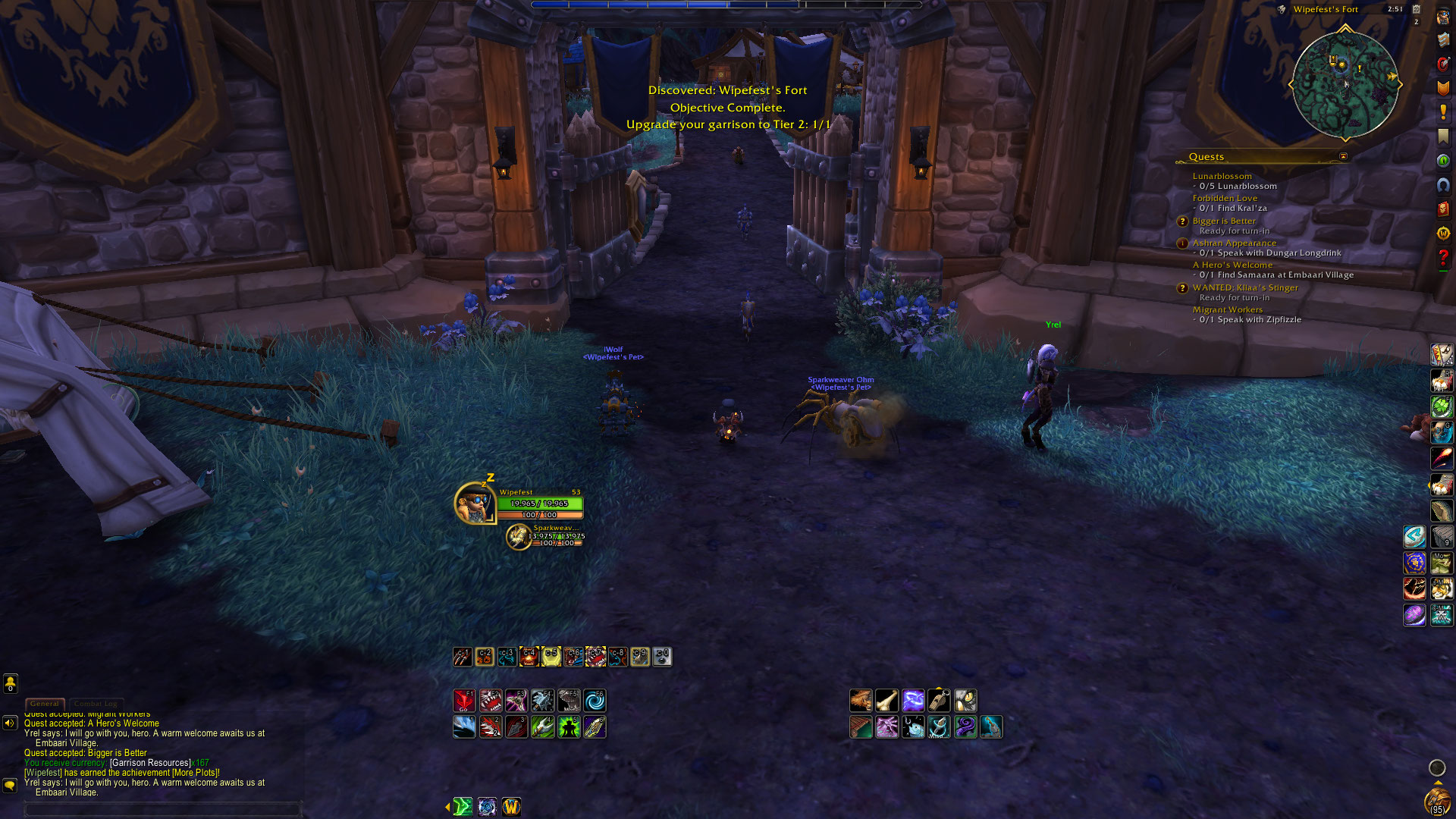Click the Migrant Workers quest title

click(1227, 309)
